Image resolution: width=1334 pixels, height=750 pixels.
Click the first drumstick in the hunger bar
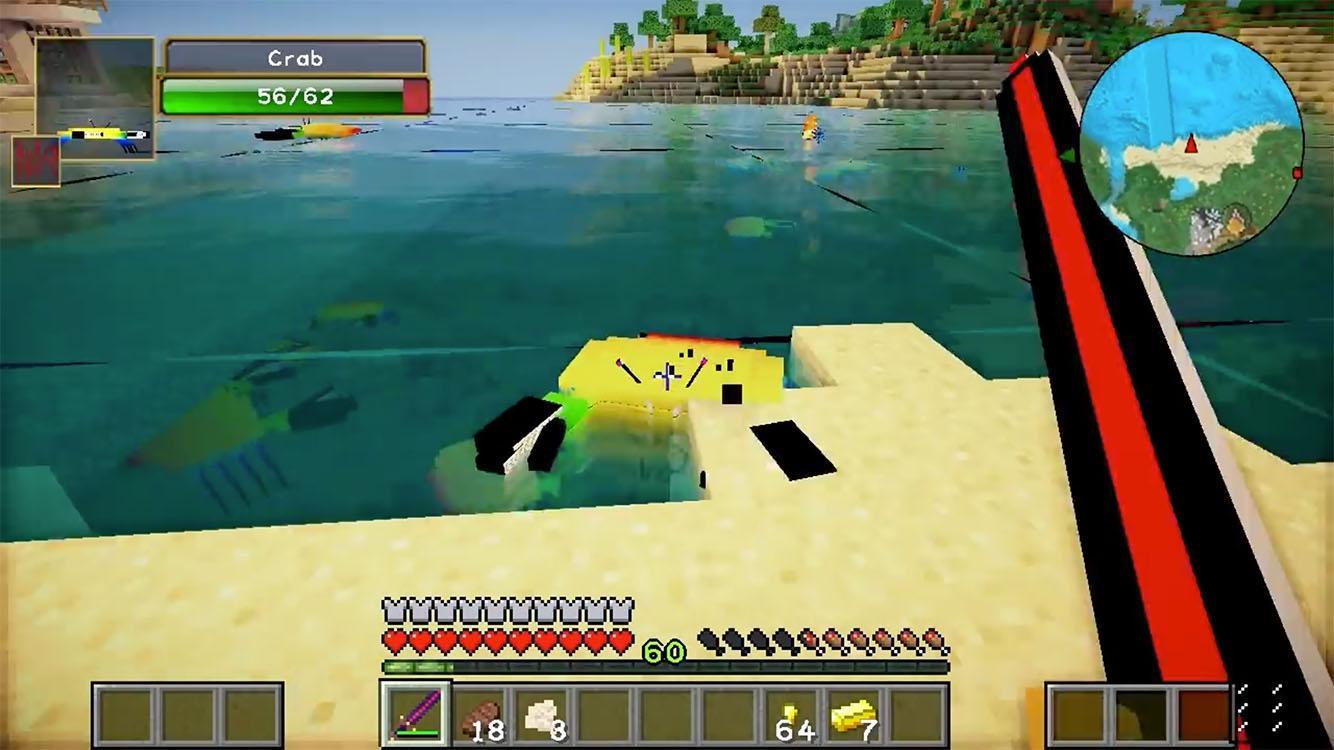pyautogui.click(x=709, y=637)
